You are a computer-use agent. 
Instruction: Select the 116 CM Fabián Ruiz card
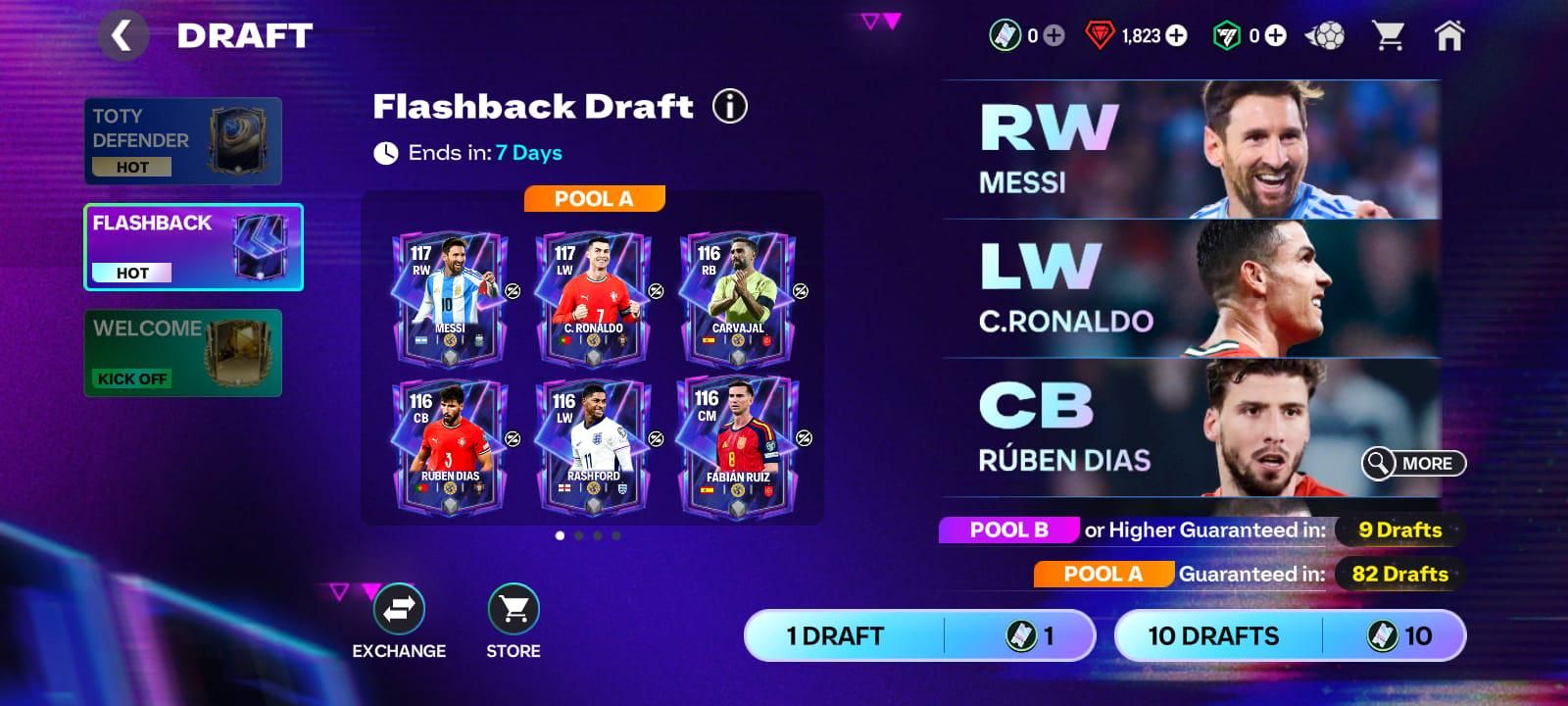pos(737,446)
